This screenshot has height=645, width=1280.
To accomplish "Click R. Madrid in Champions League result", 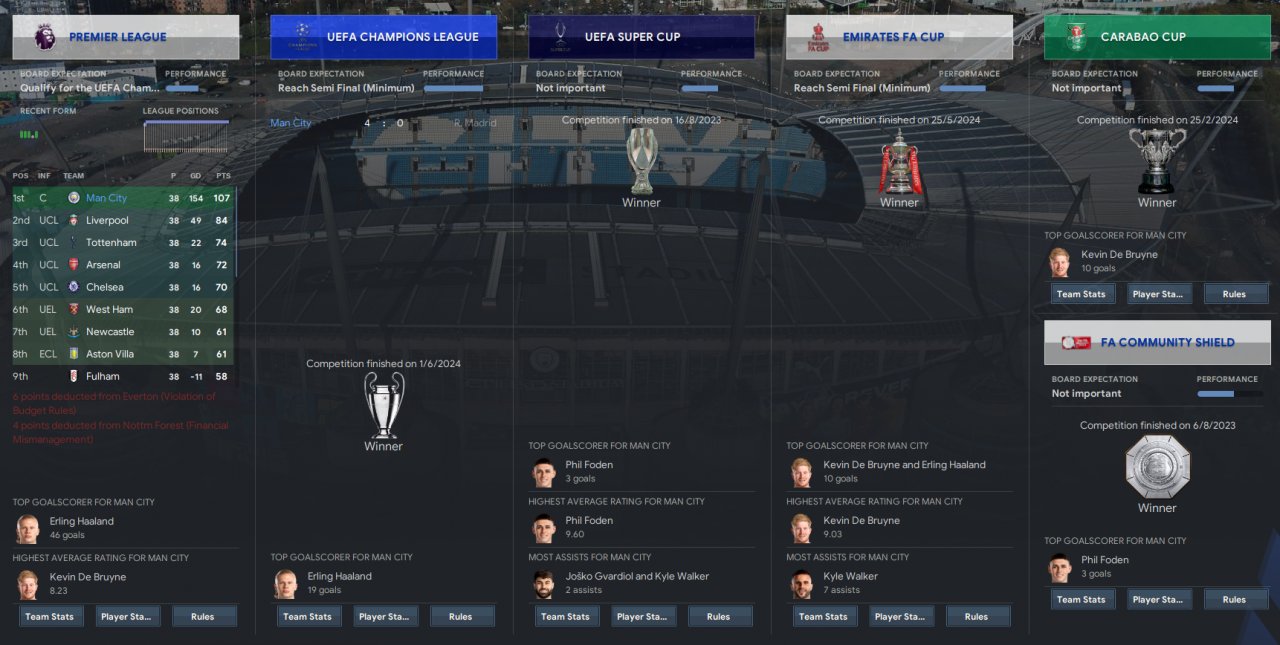I will coord(475,123).
